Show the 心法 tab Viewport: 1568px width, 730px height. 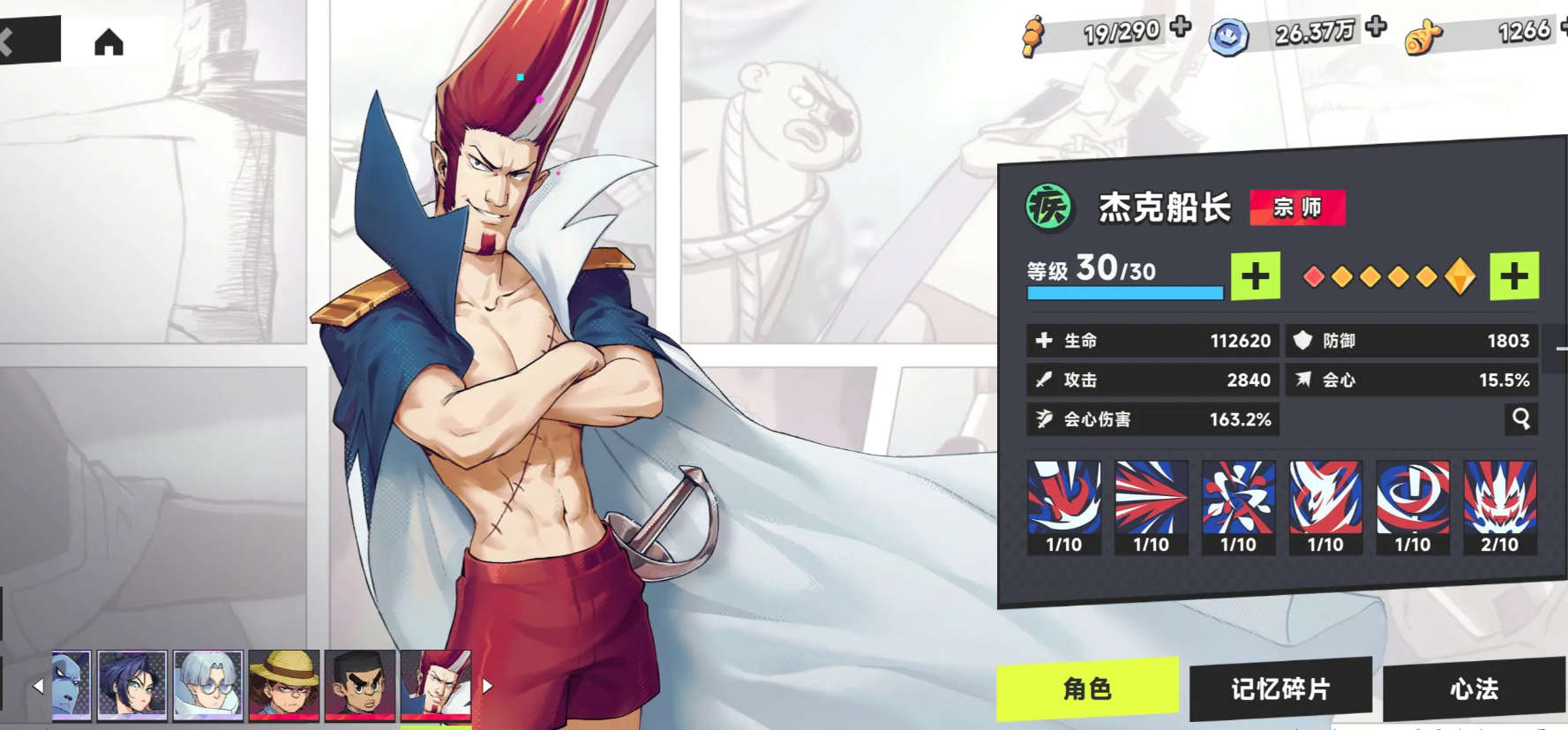coord(1474,689)
